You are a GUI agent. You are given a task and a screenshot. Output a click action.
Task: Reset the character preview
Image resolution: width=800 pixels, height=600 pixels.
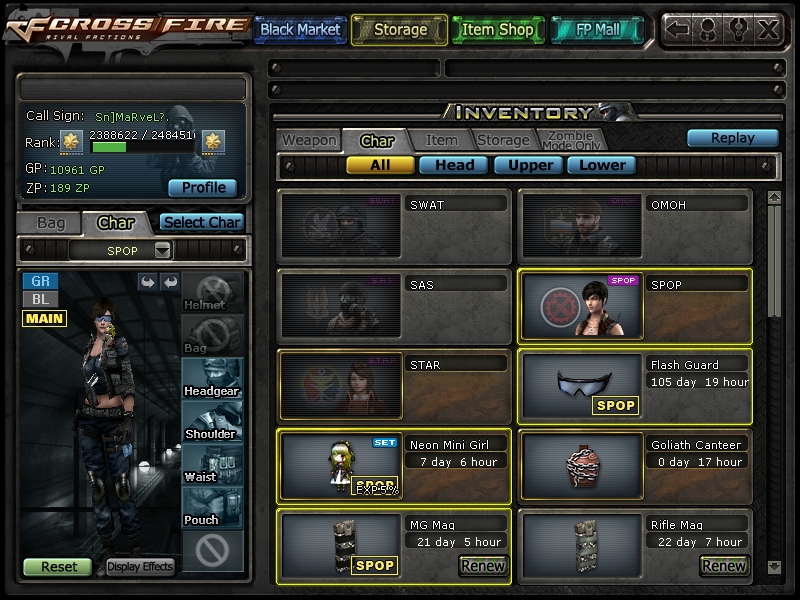(x=58, y=566)
